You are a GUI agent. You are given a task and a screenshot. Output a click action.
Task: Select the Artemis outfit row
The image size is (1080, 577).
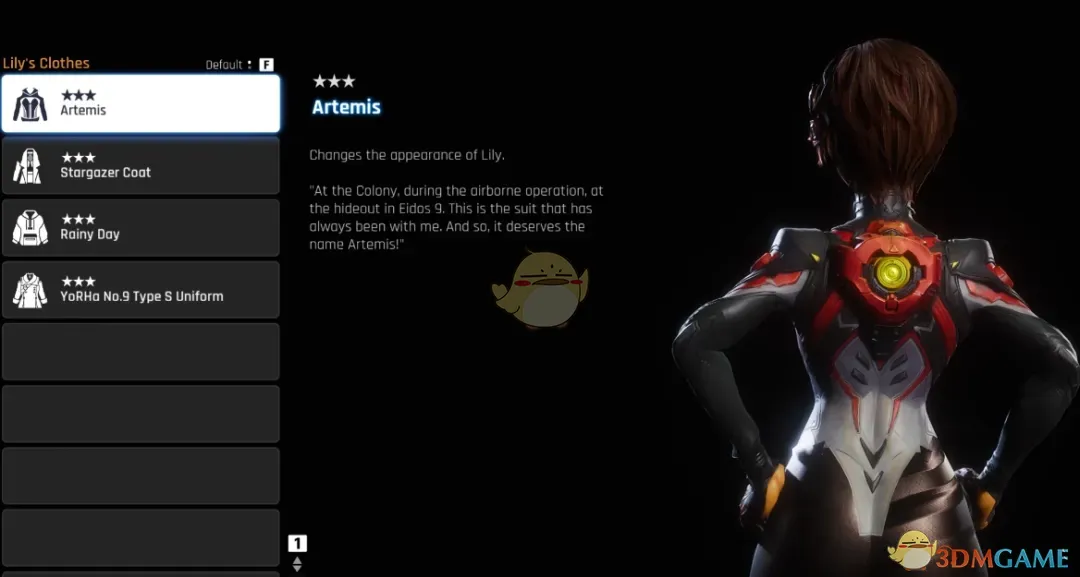pyautogui.click(x=140, y=104)
